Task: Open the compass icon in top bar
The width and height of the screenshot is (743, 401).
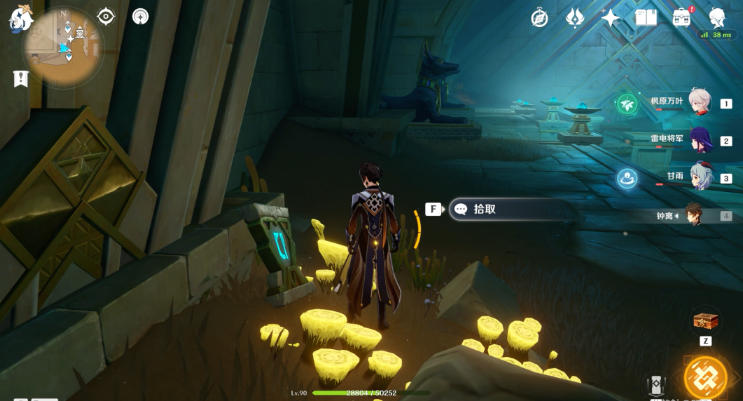Action: tap(539, 17)
